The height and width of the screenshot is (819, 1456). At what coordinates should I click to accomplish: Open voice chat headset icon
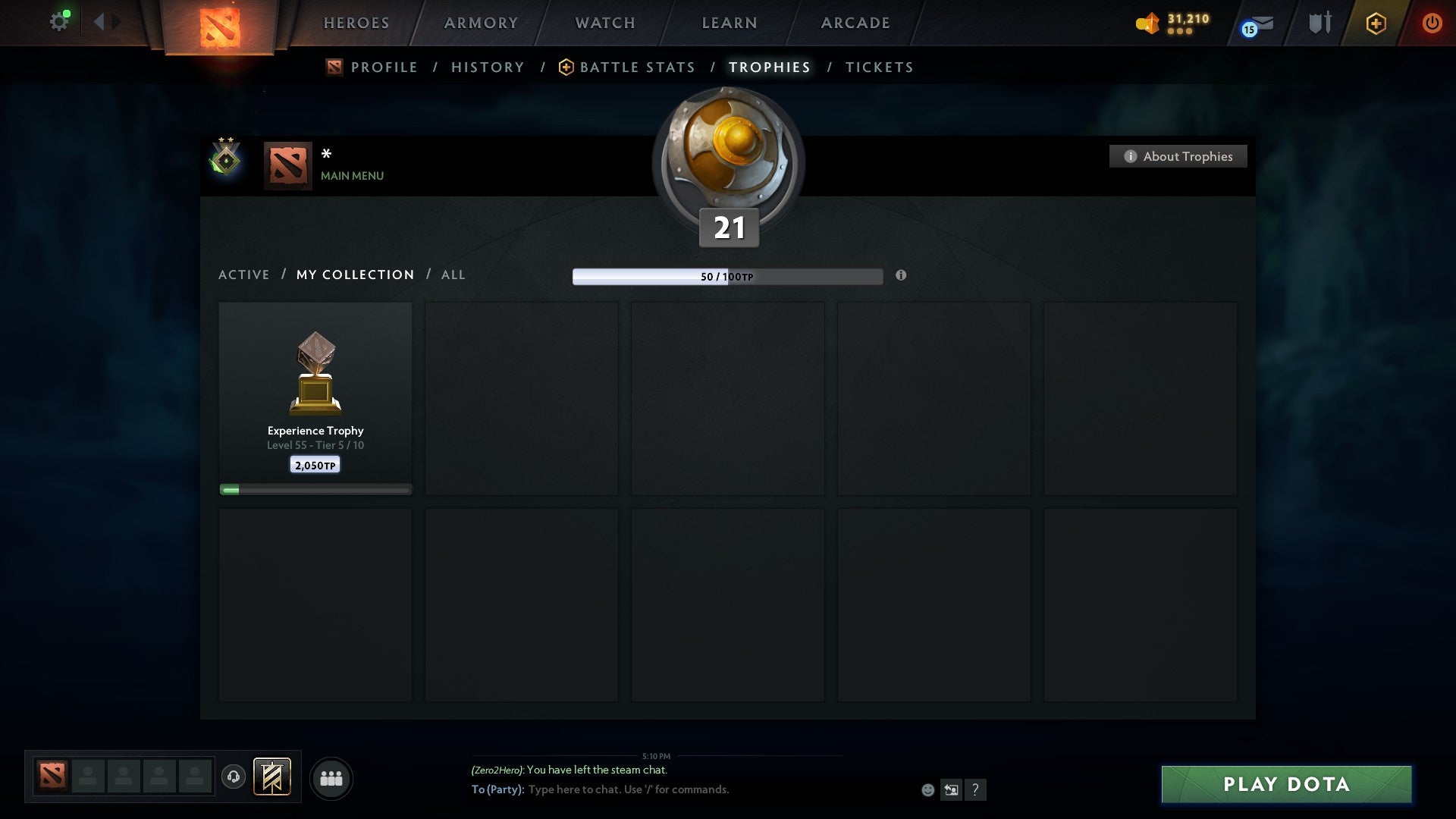tap(234, 777)
